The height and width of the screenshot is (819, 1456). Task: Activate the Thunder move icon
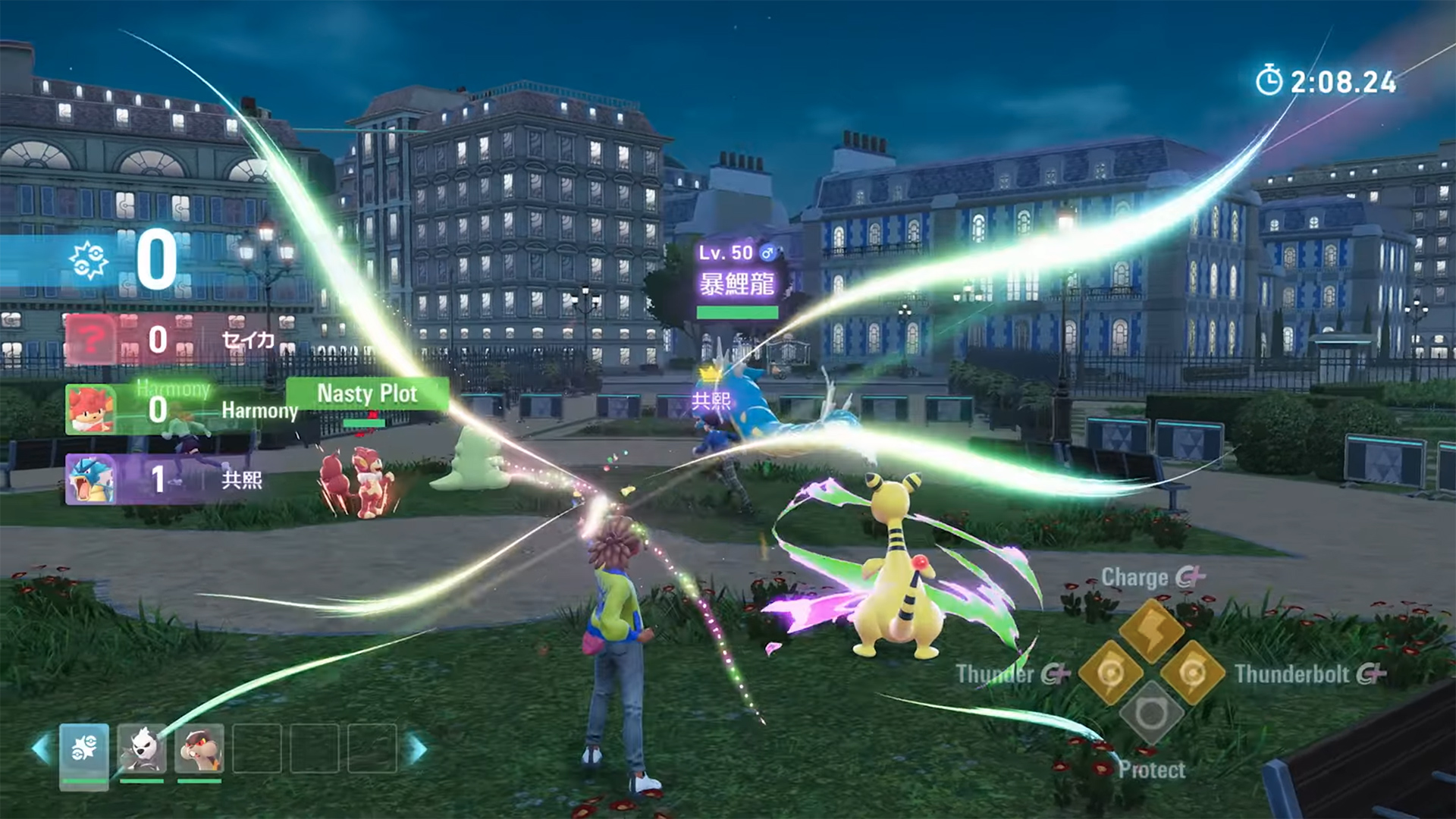[x=1110, y=672]
